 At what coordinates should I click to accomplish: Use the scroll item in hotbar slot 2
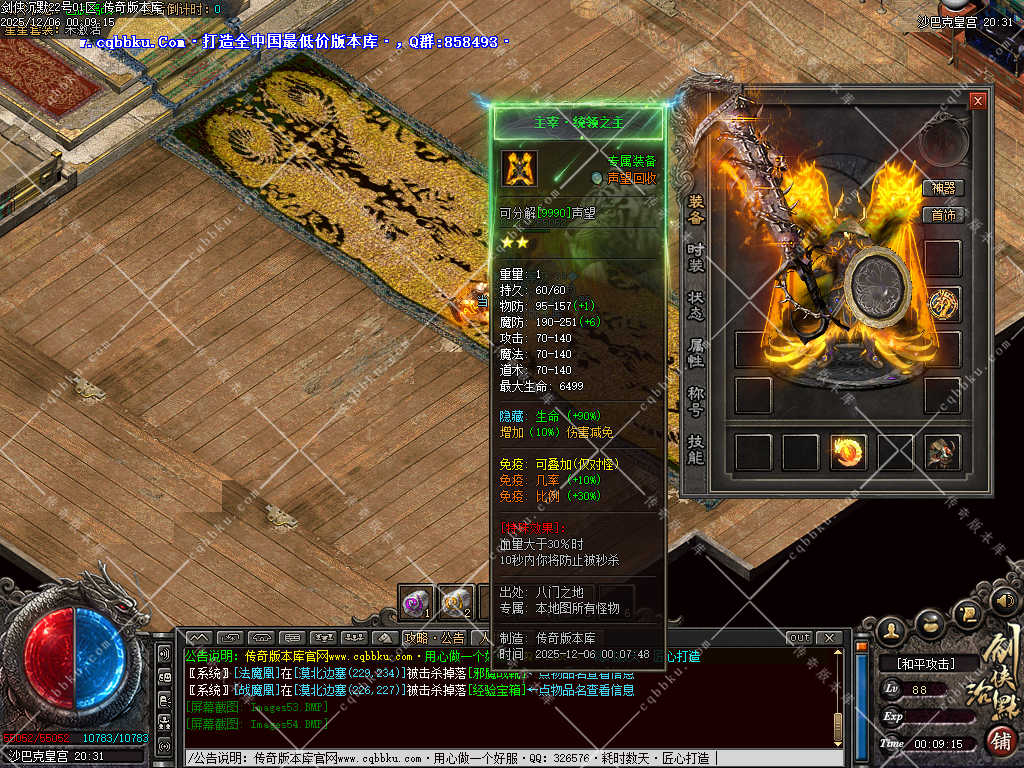456,602
